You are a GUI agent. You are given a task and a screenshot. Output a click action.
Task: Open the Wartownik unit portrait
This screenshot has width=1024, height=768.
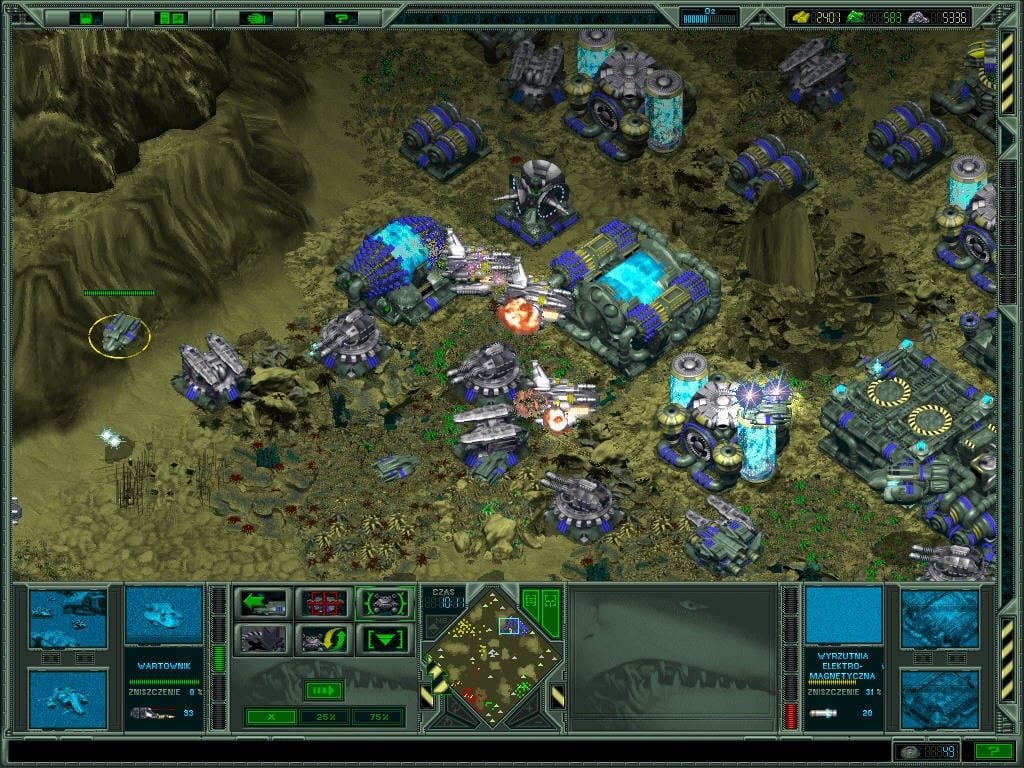(162, 615)
